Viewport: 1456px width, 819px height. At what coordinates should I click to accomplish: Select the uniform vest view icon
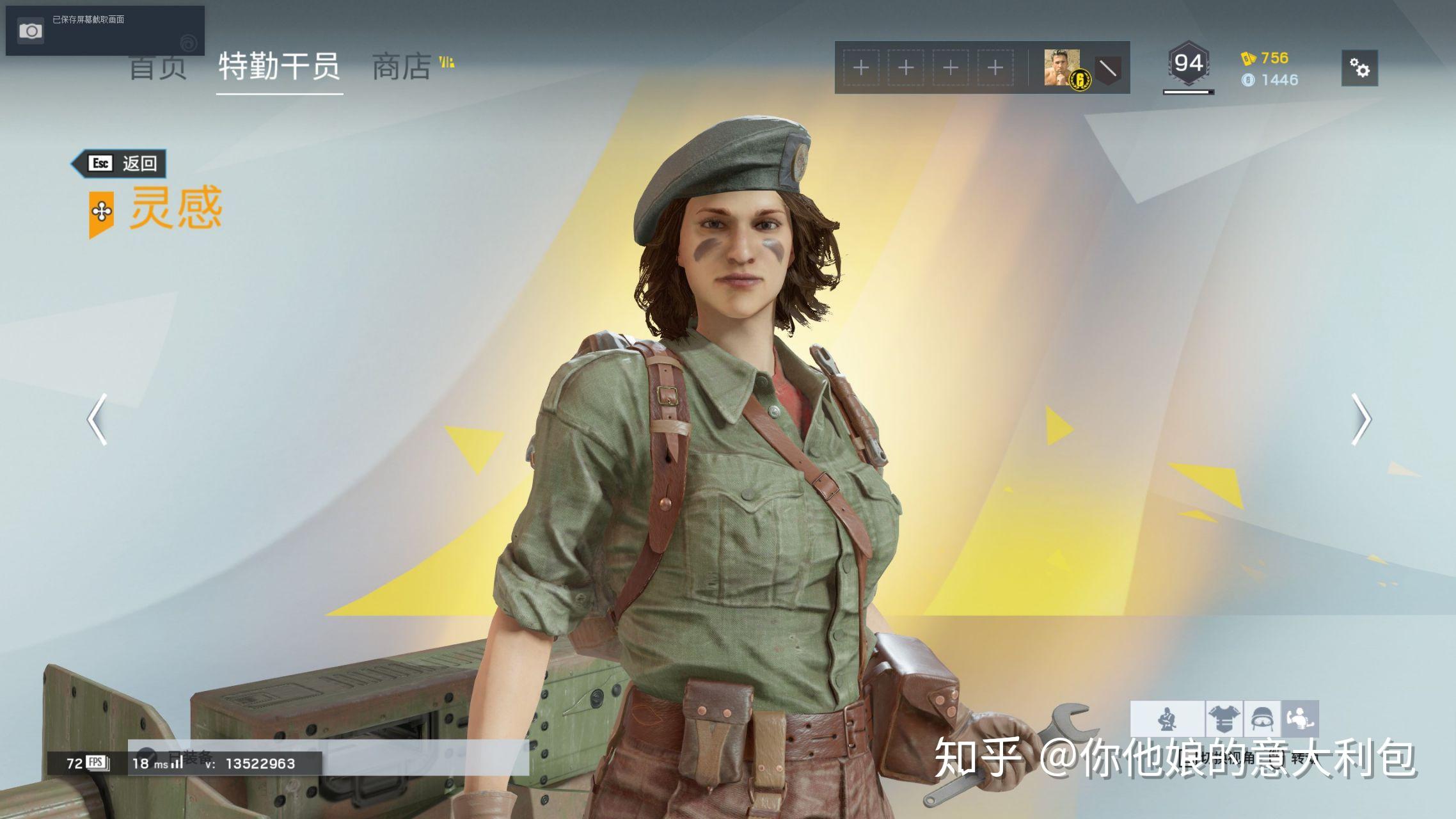pyautogui.click(x=1224, y=719)
